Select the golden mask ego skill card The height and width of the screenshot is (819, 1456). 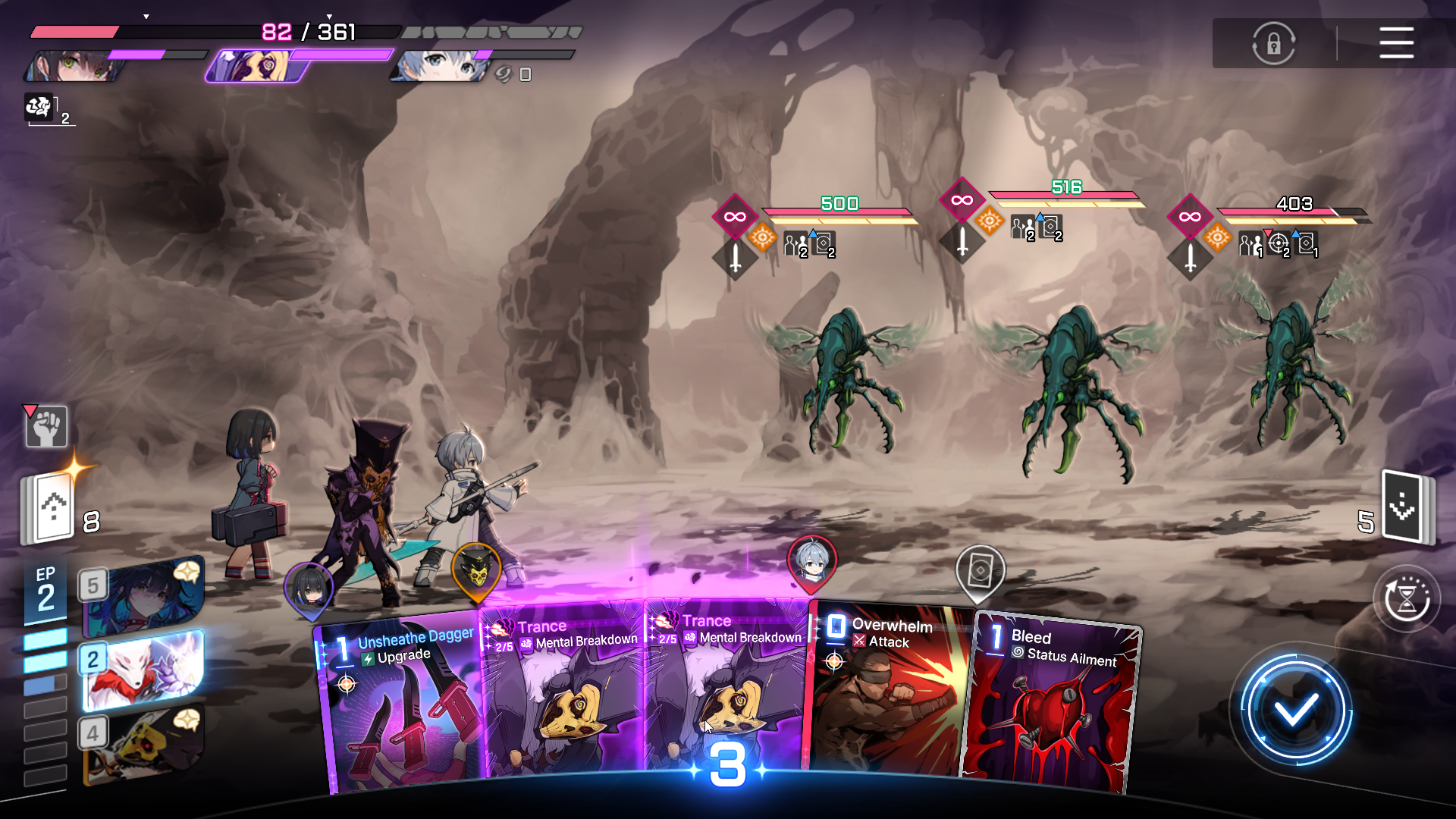click(x=144, y=742)
